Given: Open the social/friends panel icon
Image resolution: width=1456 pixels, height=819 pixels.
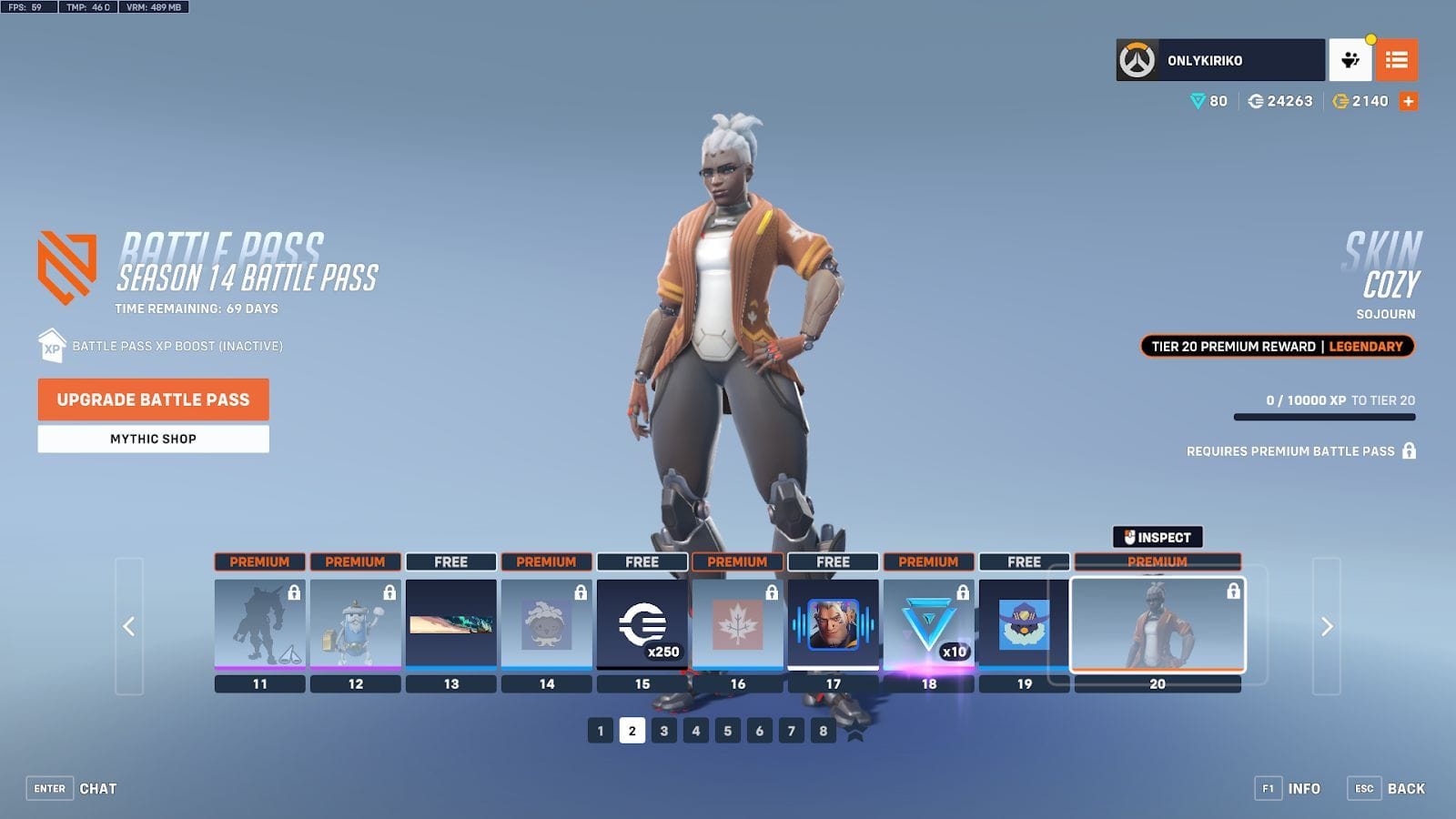Looking at the screenshot, I should point(1352,61).
